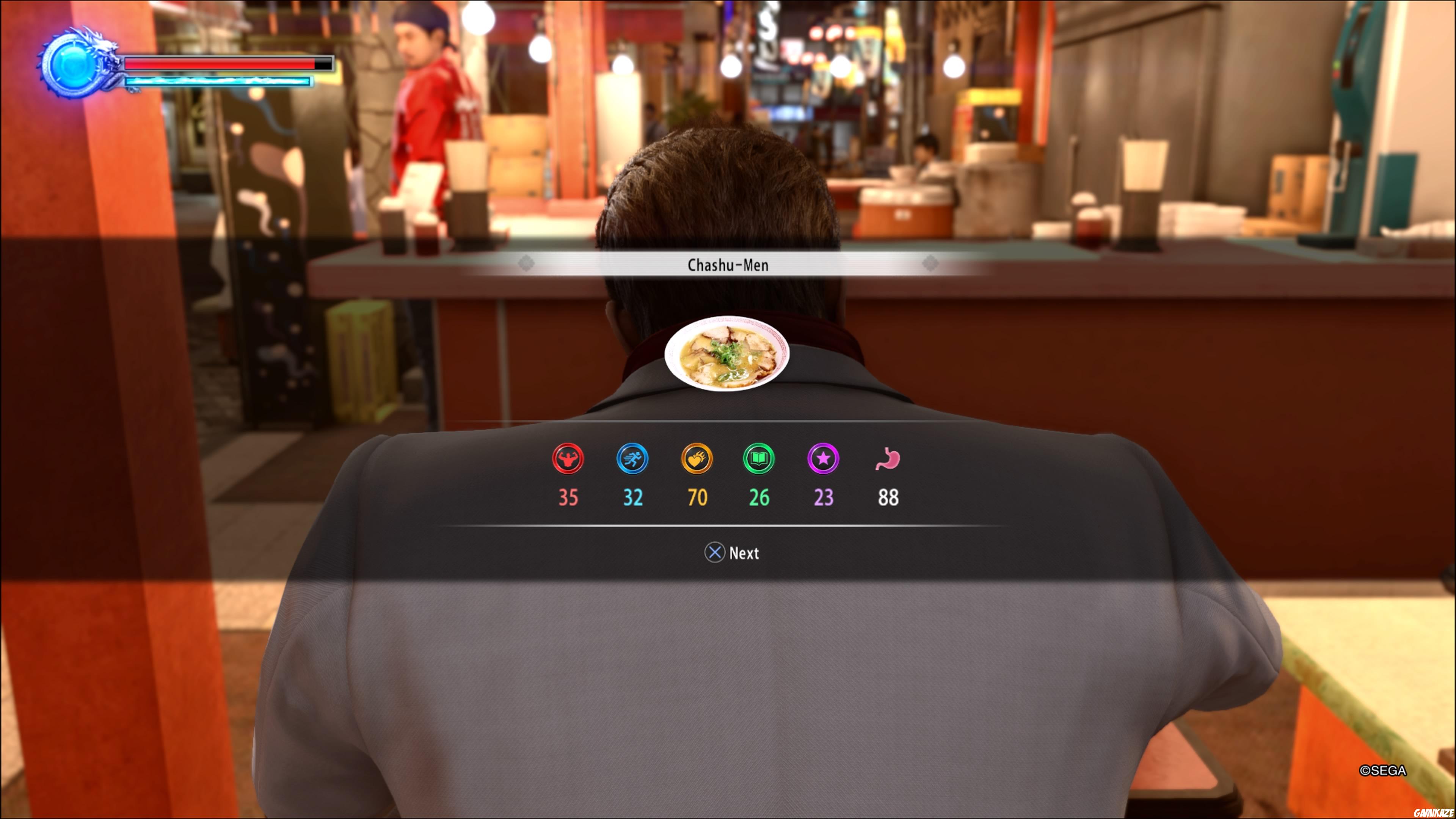Click the green book Intellect icon
Image resolution: width=1456 pixels, height=819 pixels.
click(759, 460)
